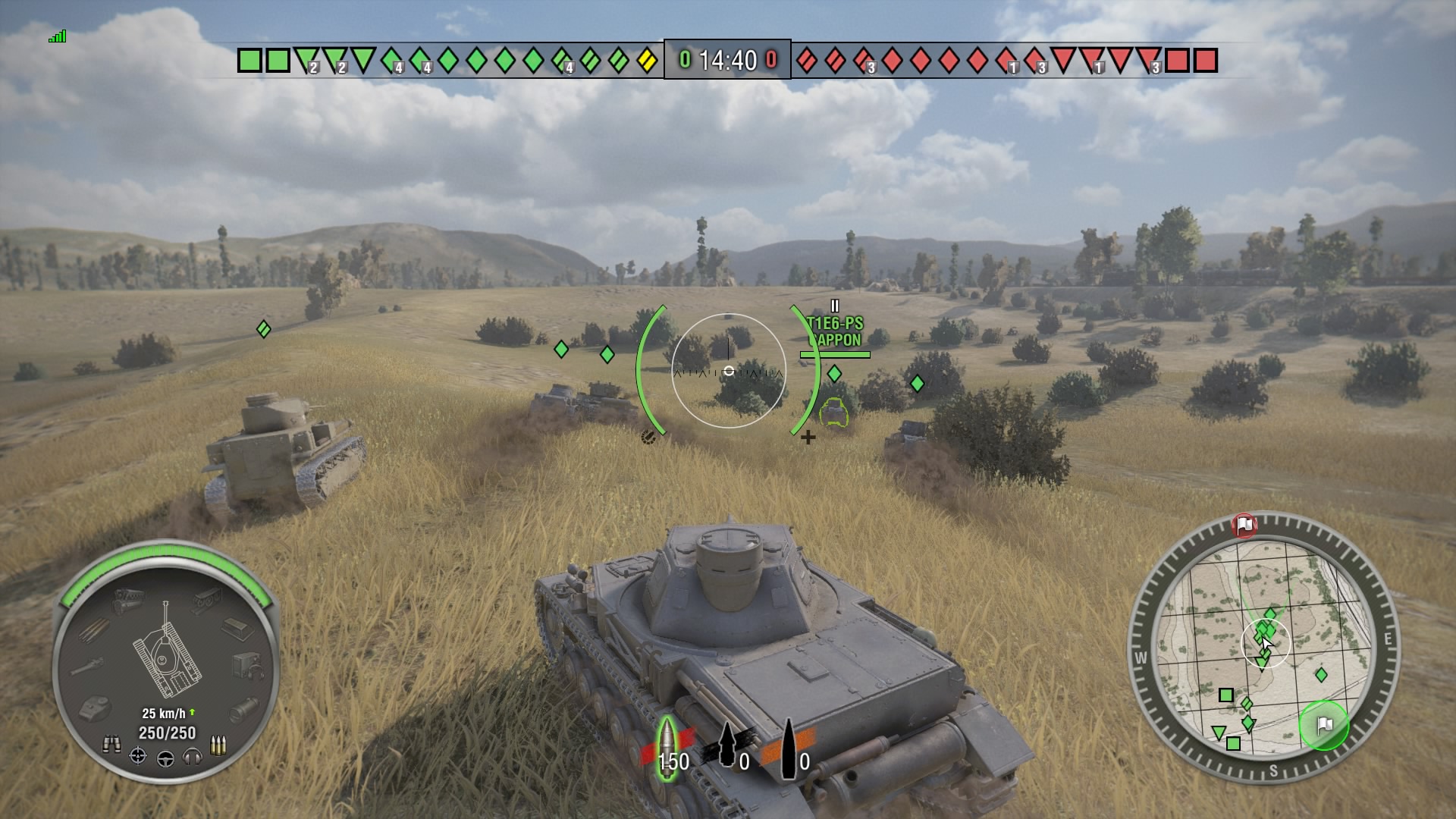Click the friendly base green flag on minimap
The image size is (1456, 819).
1325,726
